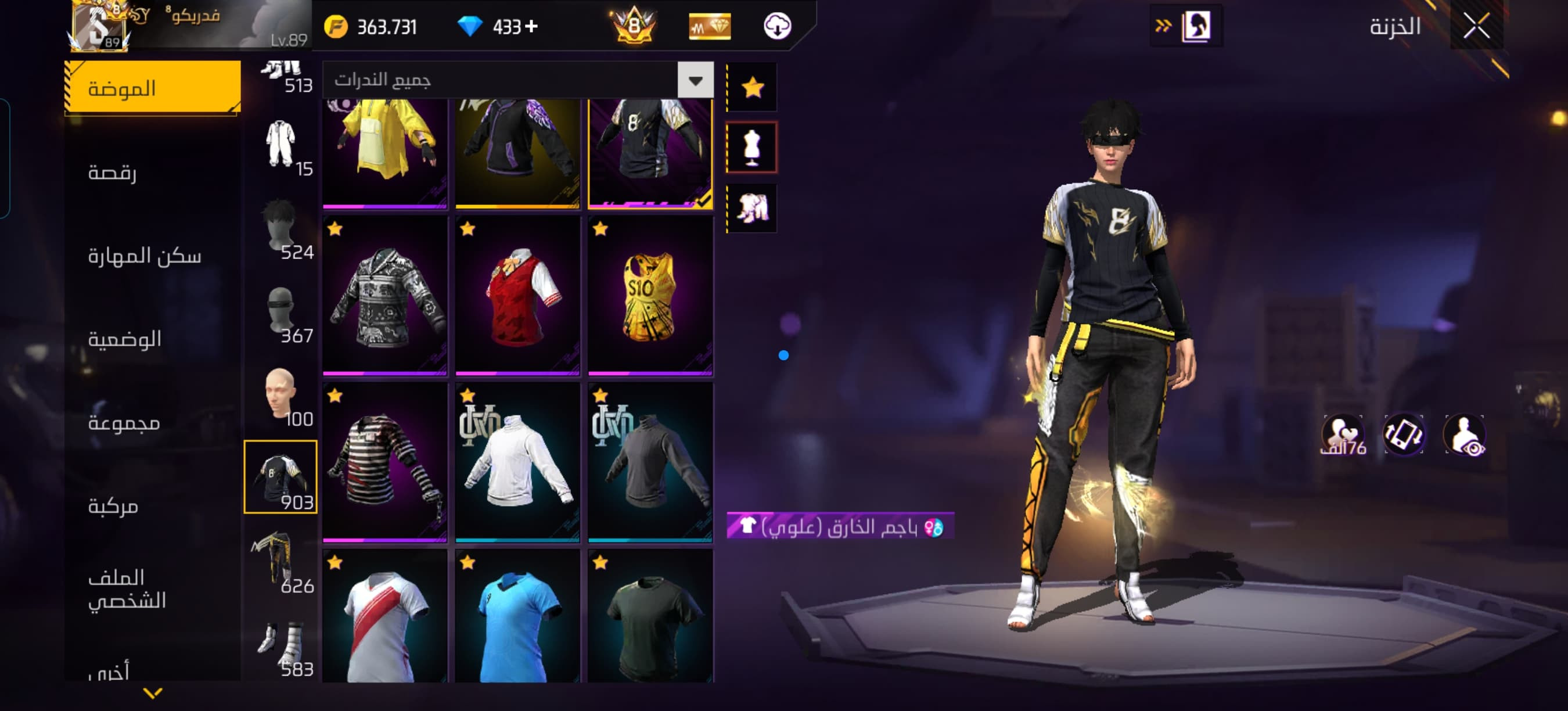Switch to the رقصة emote tab

click(x=152, y=173)
